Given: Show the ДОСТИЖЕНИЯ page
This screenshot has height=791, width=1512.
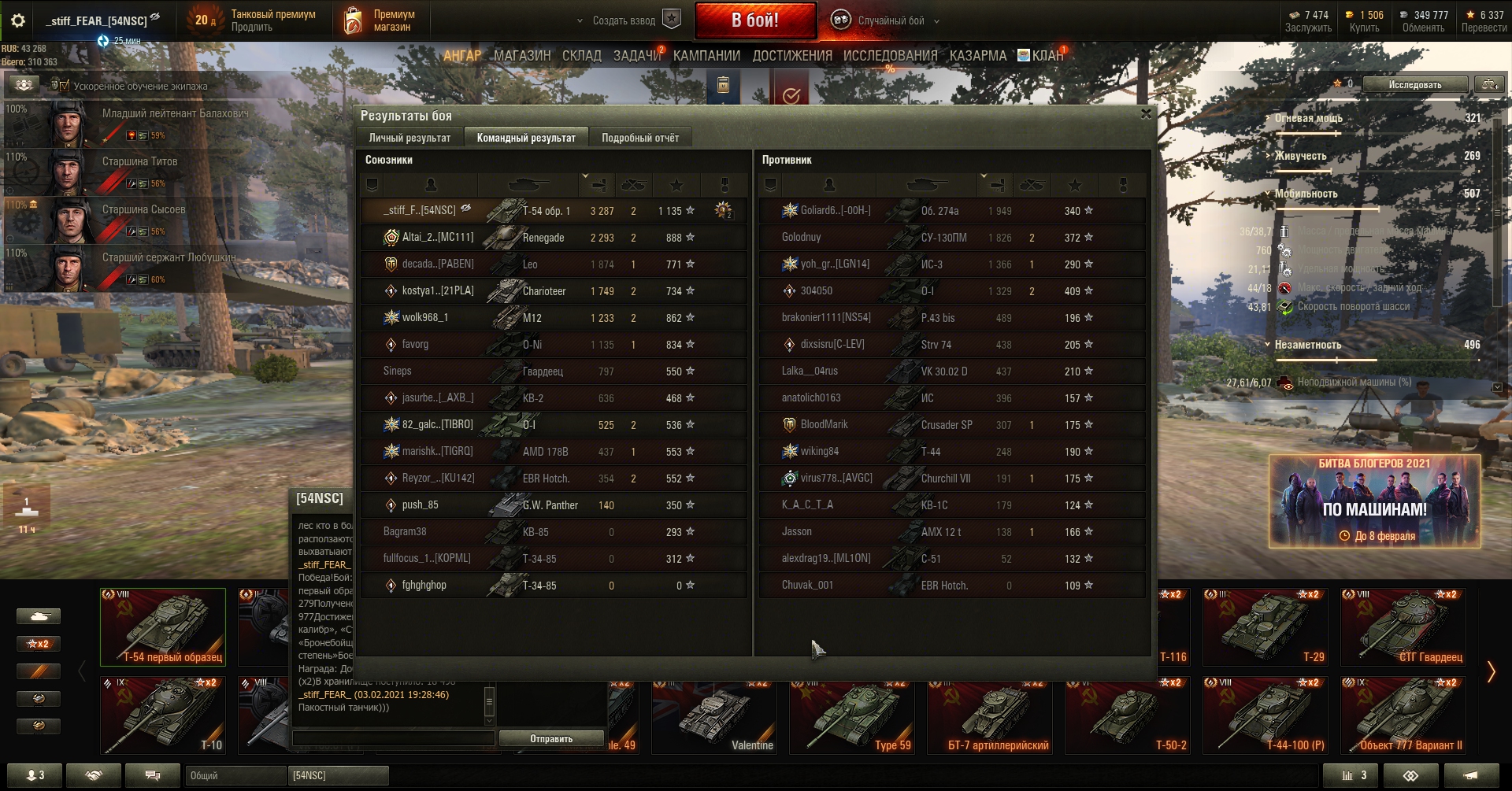Looking at the screenshot, I should pos(791,56).
